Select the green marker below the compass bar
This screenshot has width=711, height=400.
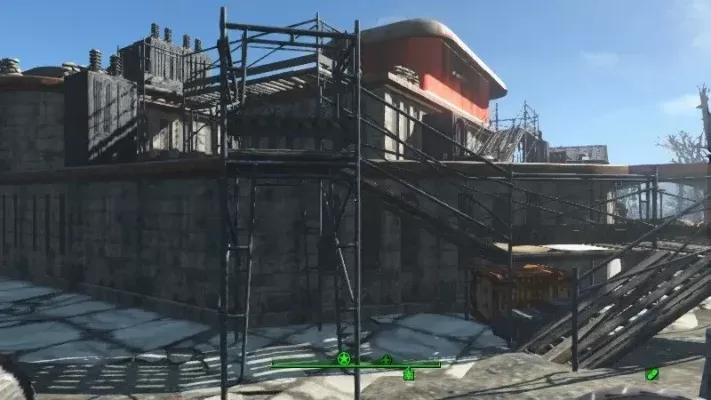408,374
